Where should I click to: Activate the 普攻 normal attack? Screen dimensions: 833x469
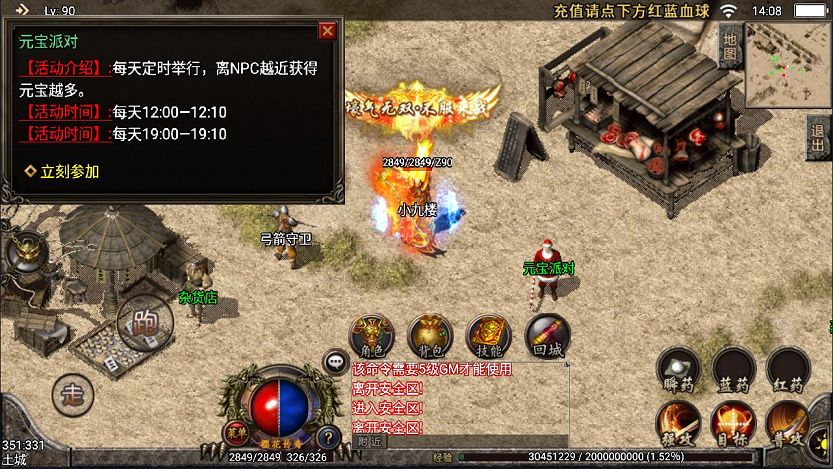tap(788, 424)
